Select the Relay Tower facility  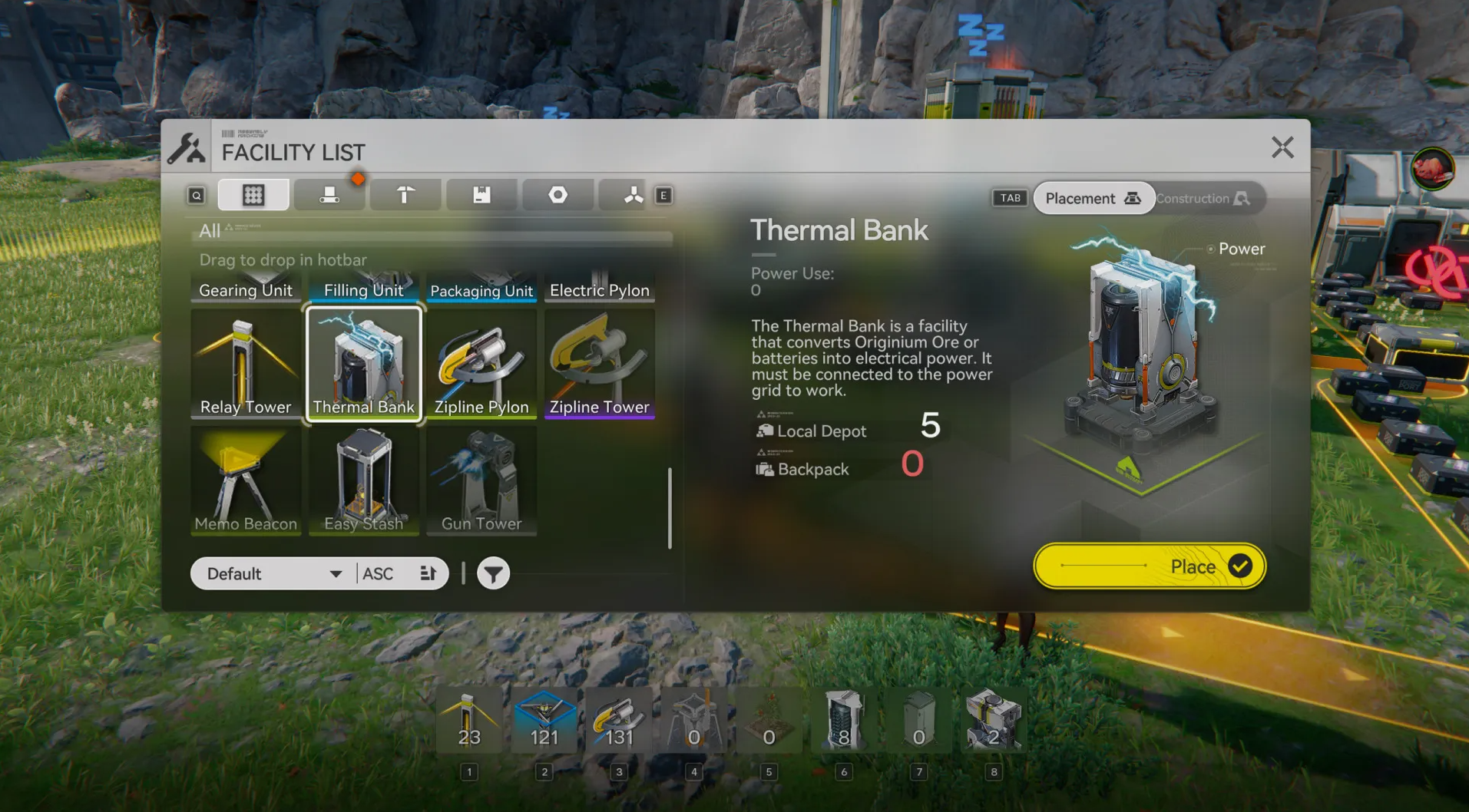click(x=246, y=364)
